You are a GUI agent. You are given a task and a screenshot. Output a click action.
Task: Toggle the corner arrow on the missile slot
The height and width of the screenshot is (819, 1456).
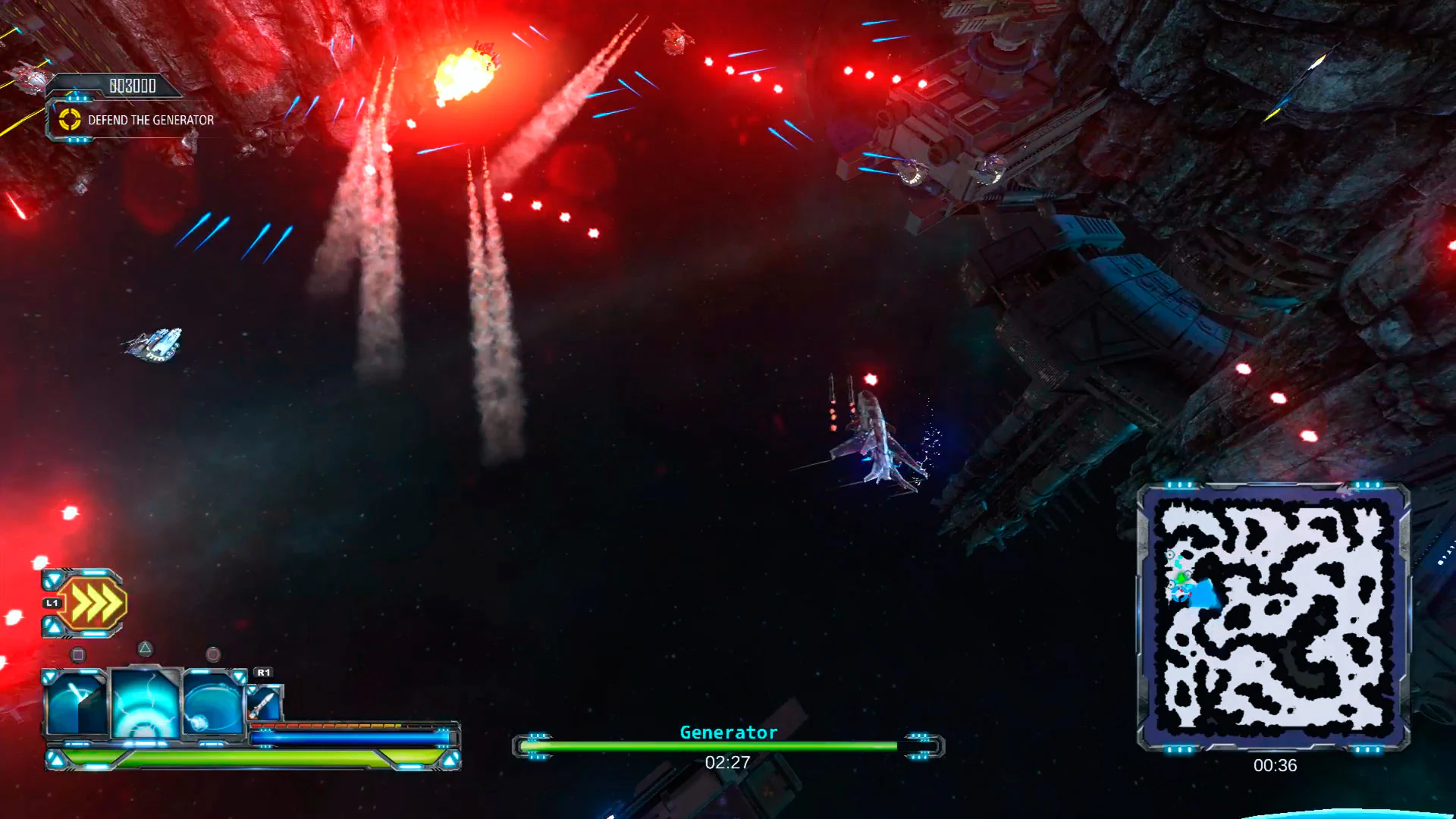(x=252, y=689)
